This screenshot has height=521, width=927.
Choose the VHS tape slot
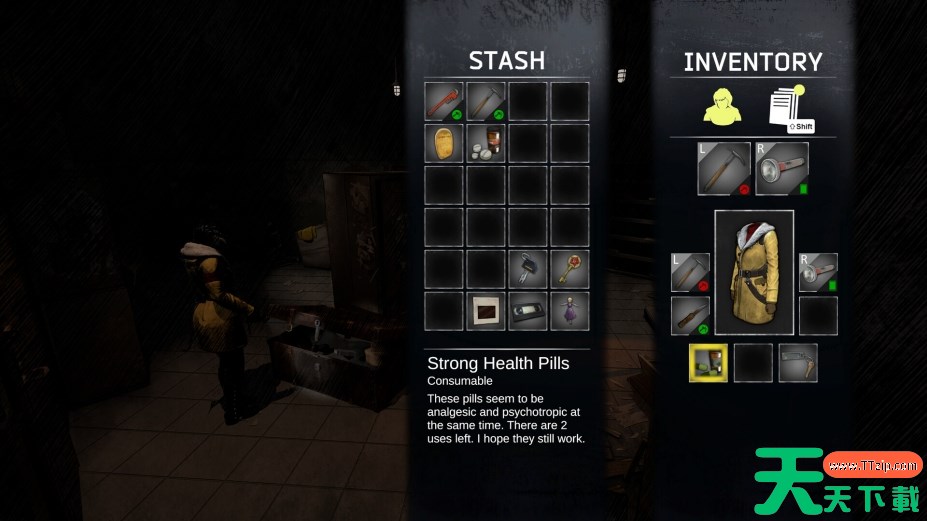528,311
